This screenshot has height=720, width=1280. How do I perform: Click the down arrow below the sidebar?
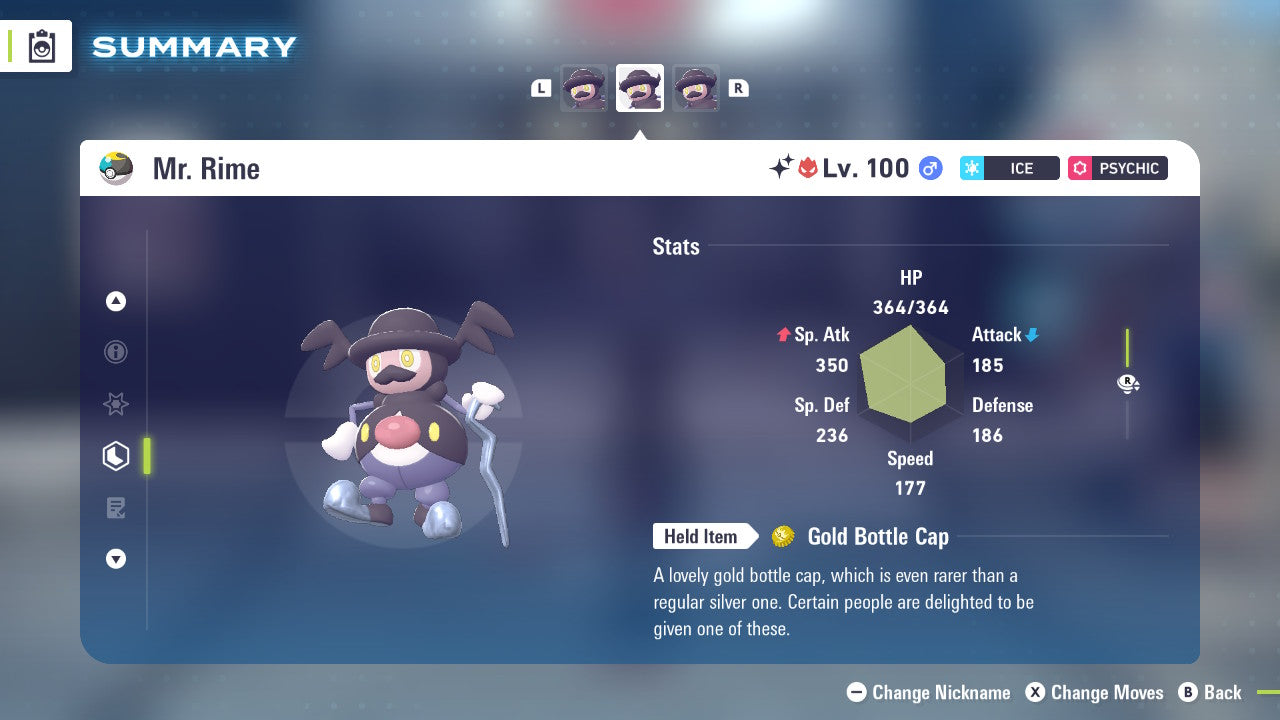click(x=116, y=559)
